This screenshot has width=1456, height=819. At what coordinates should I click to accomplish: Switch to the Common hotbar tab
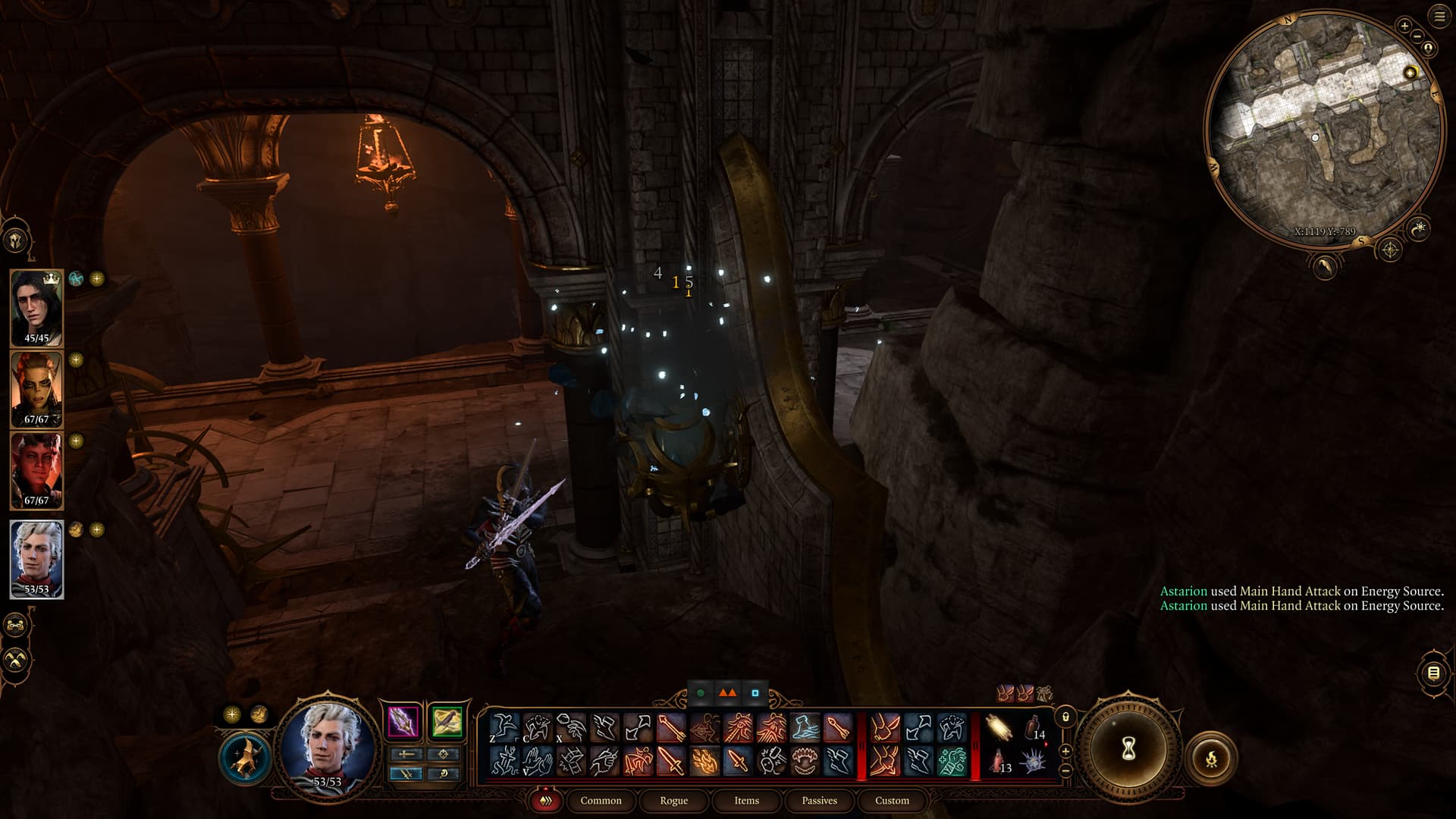(x=601, y=800)
